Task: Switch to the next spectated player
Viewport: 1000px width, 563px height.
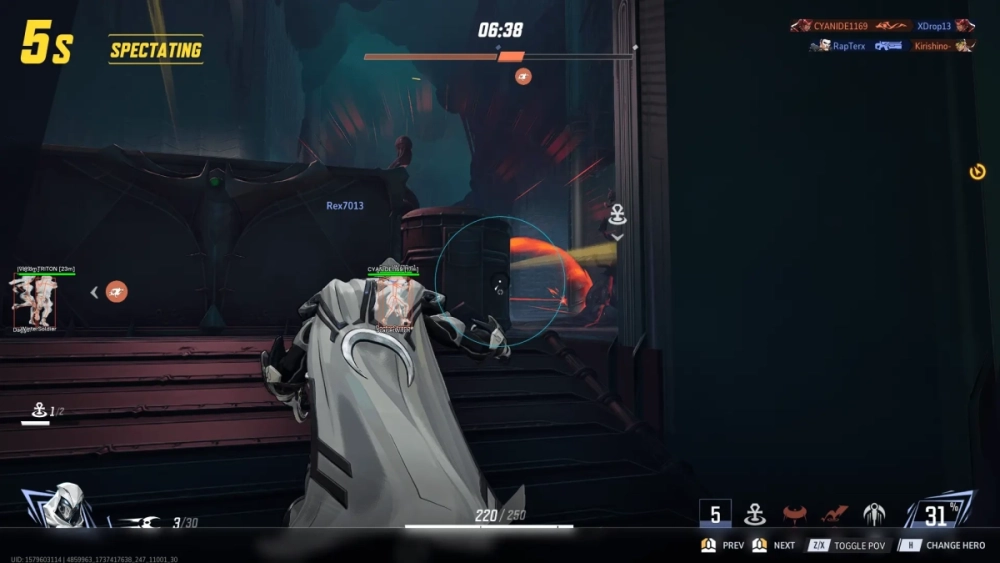Action: tap(773, 545)
